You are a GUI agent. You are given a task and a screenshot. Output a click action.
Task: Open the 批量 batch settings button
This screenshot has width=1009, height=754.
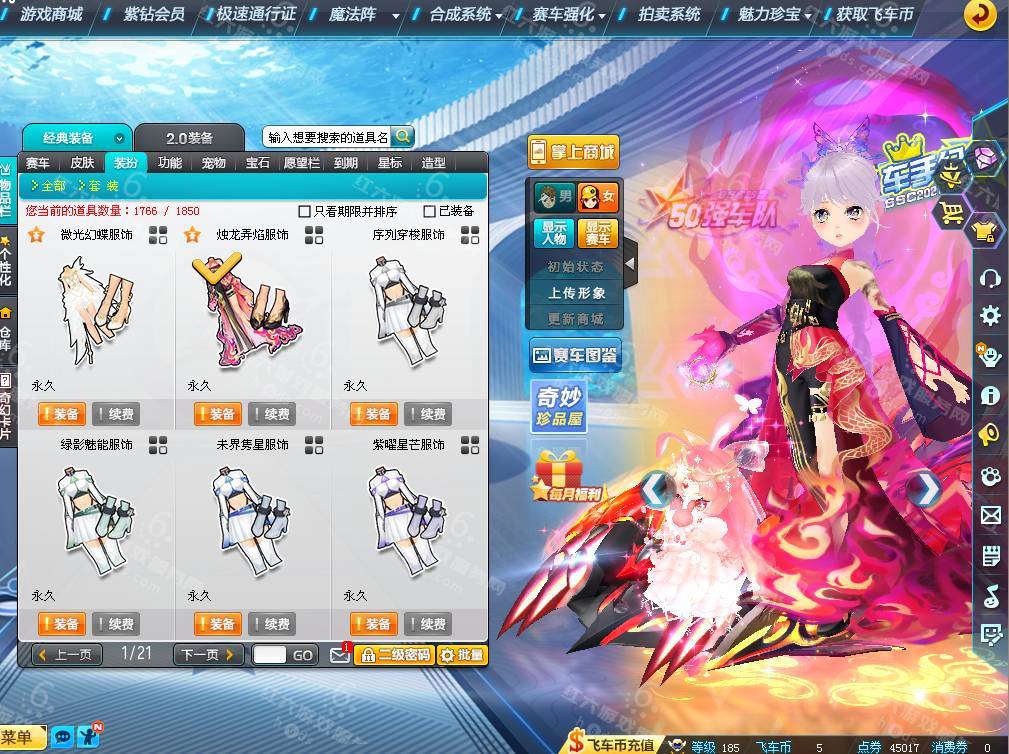[x=462, y=655]
